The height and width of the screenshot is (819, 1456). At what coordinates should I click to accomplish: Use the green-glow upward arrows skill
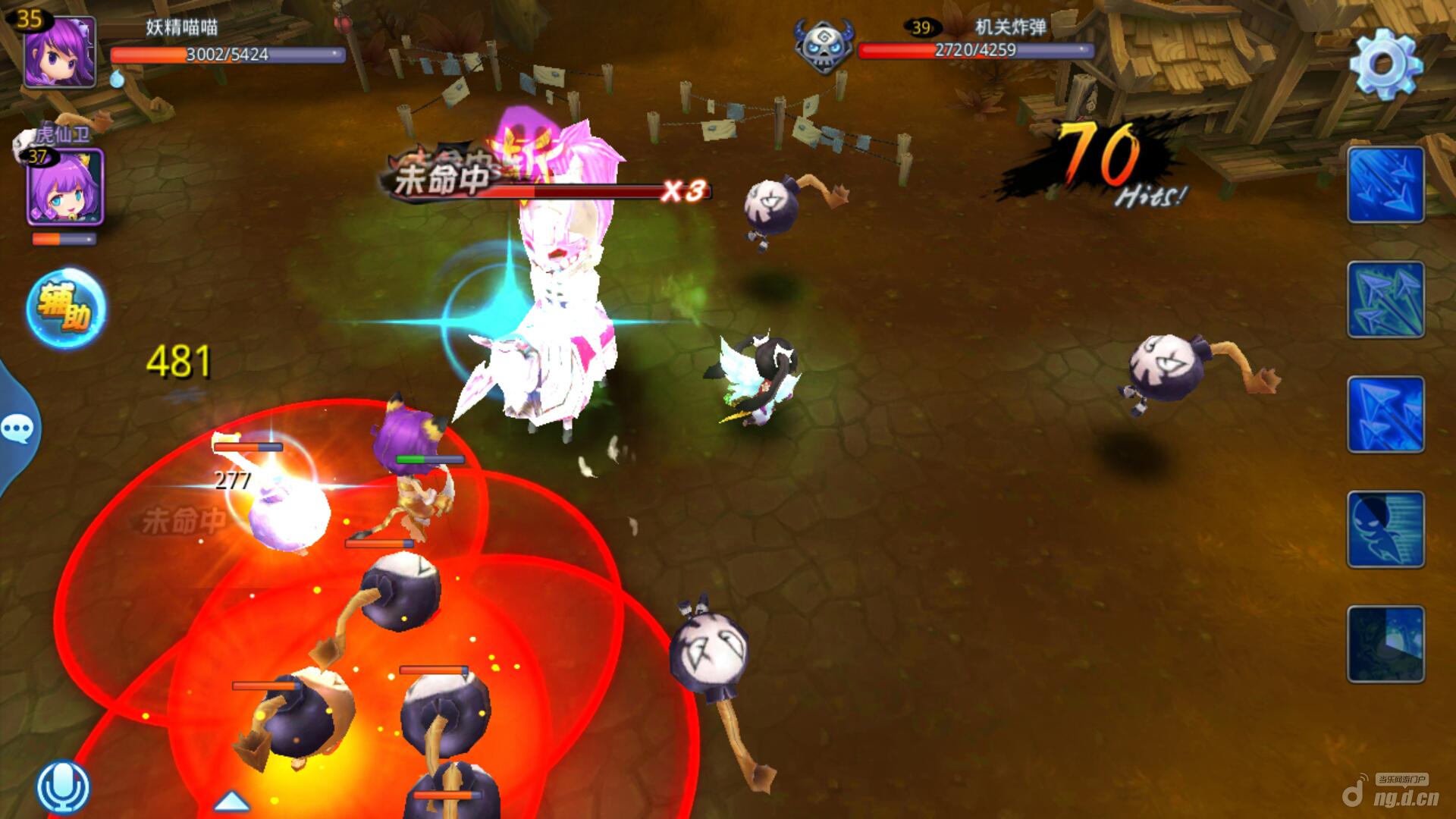click(1385, 300)
